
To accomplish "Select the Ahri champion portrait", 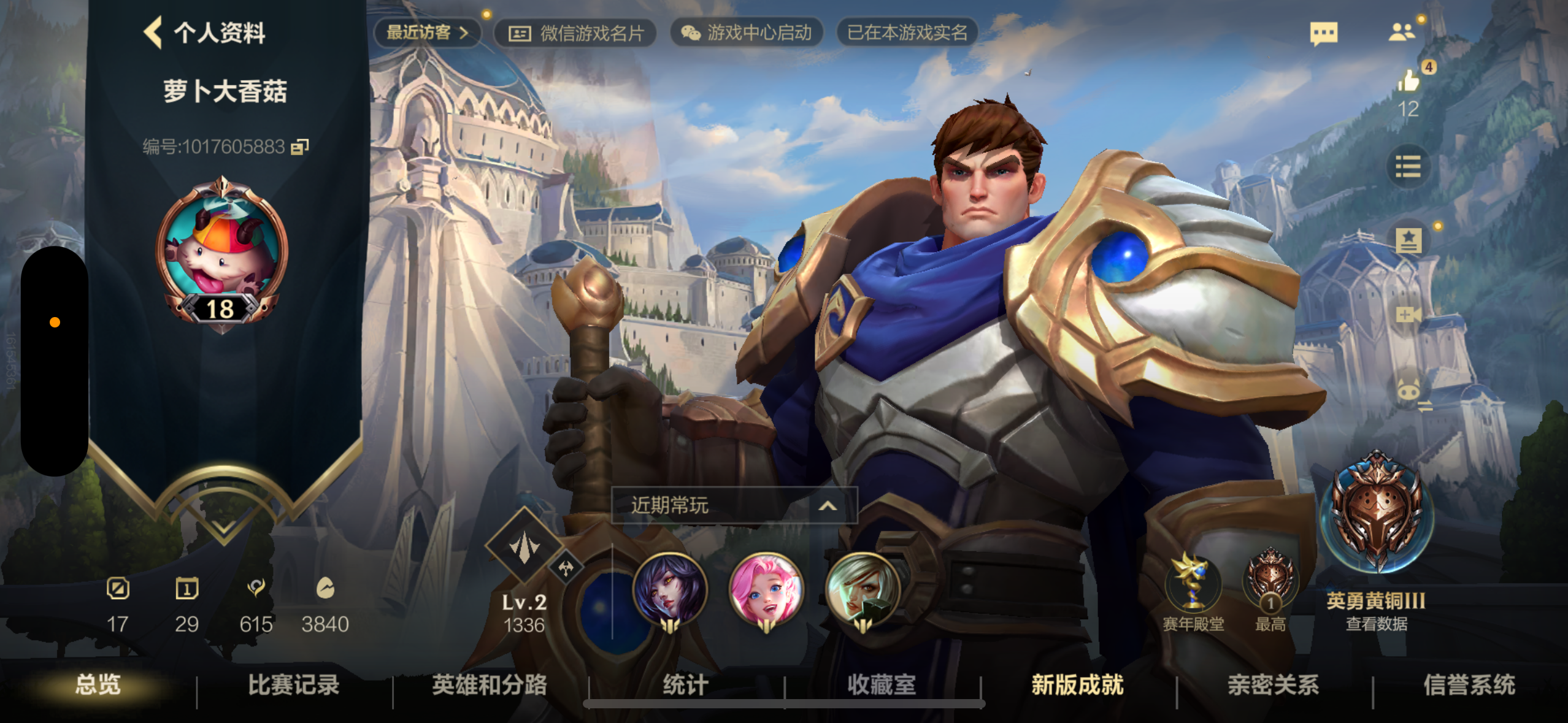I will click(x=669, y=589).
